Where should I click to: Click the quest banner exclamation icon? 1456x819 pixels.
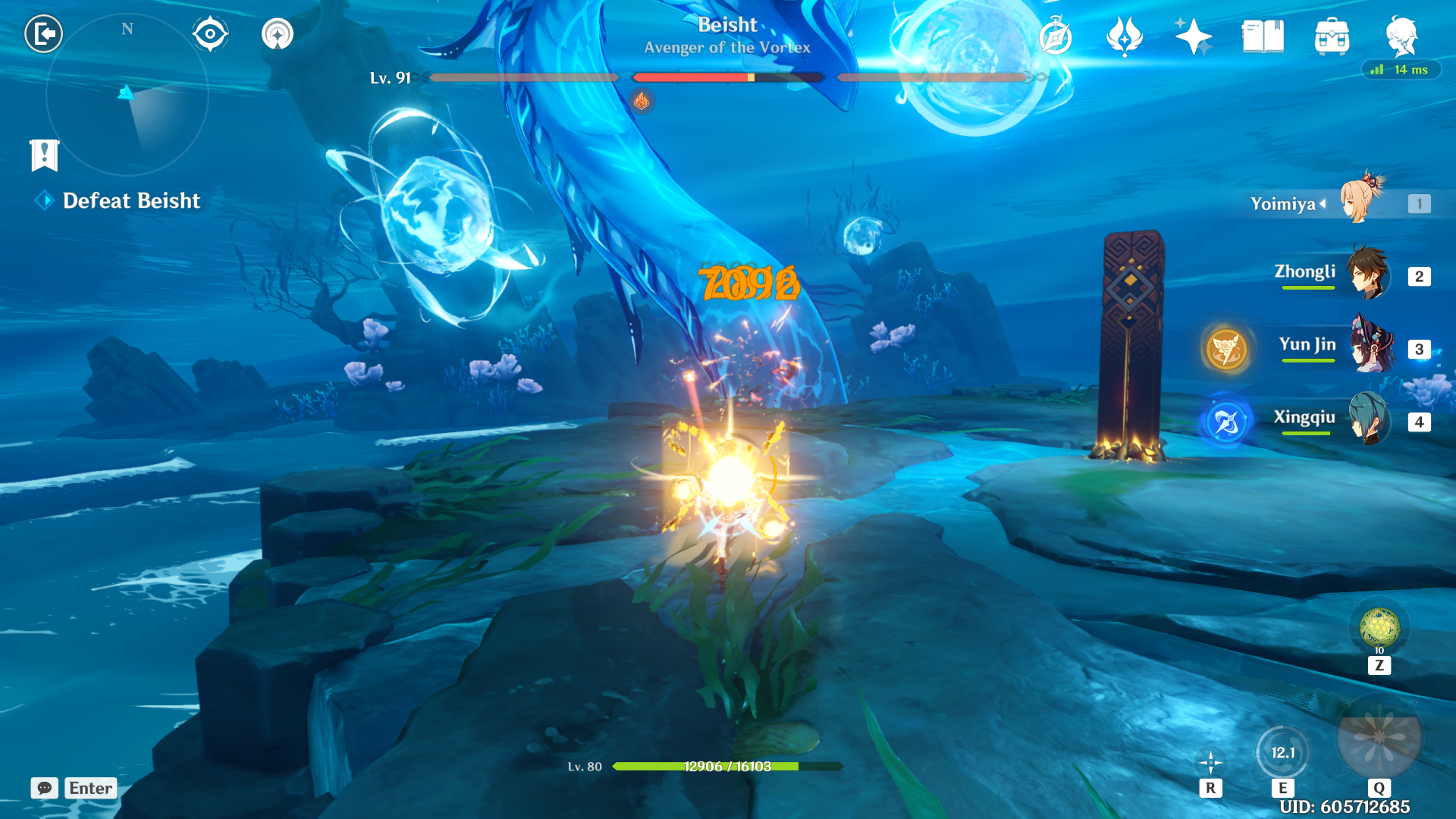pyautogui.click(x=45, y=156)
